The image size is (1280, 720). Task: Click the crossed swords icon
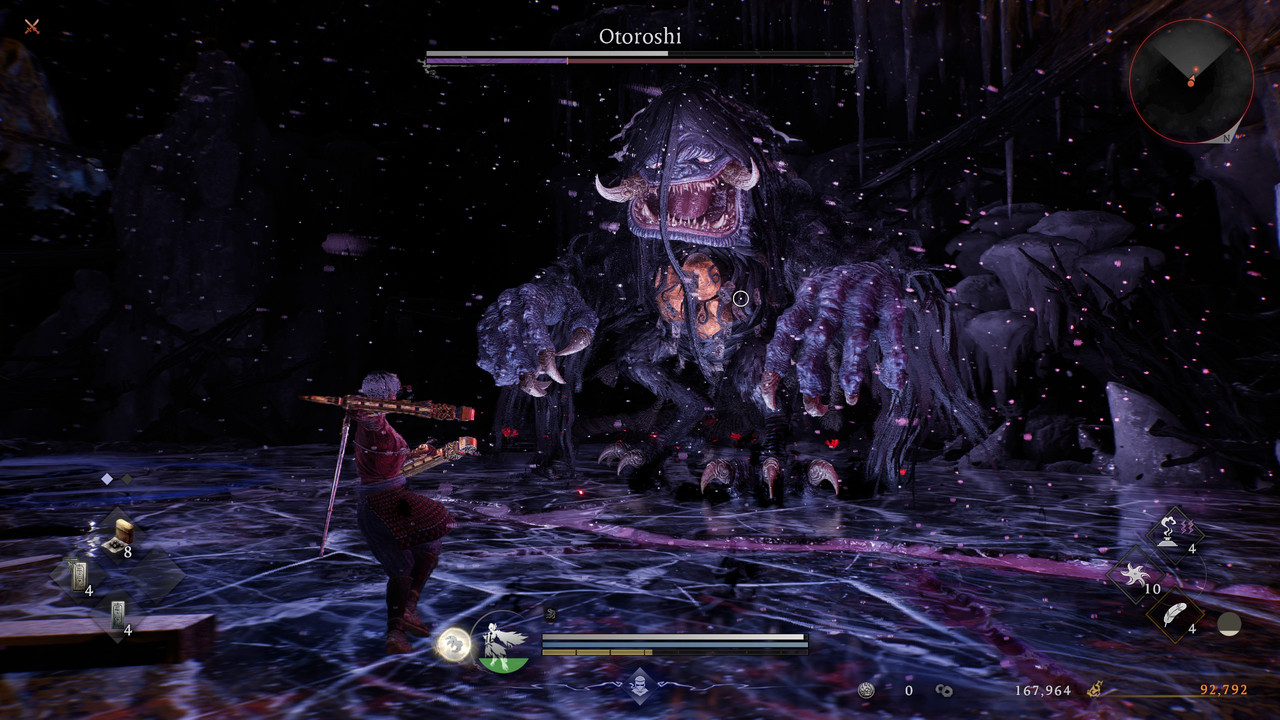[x=32, y=26]
